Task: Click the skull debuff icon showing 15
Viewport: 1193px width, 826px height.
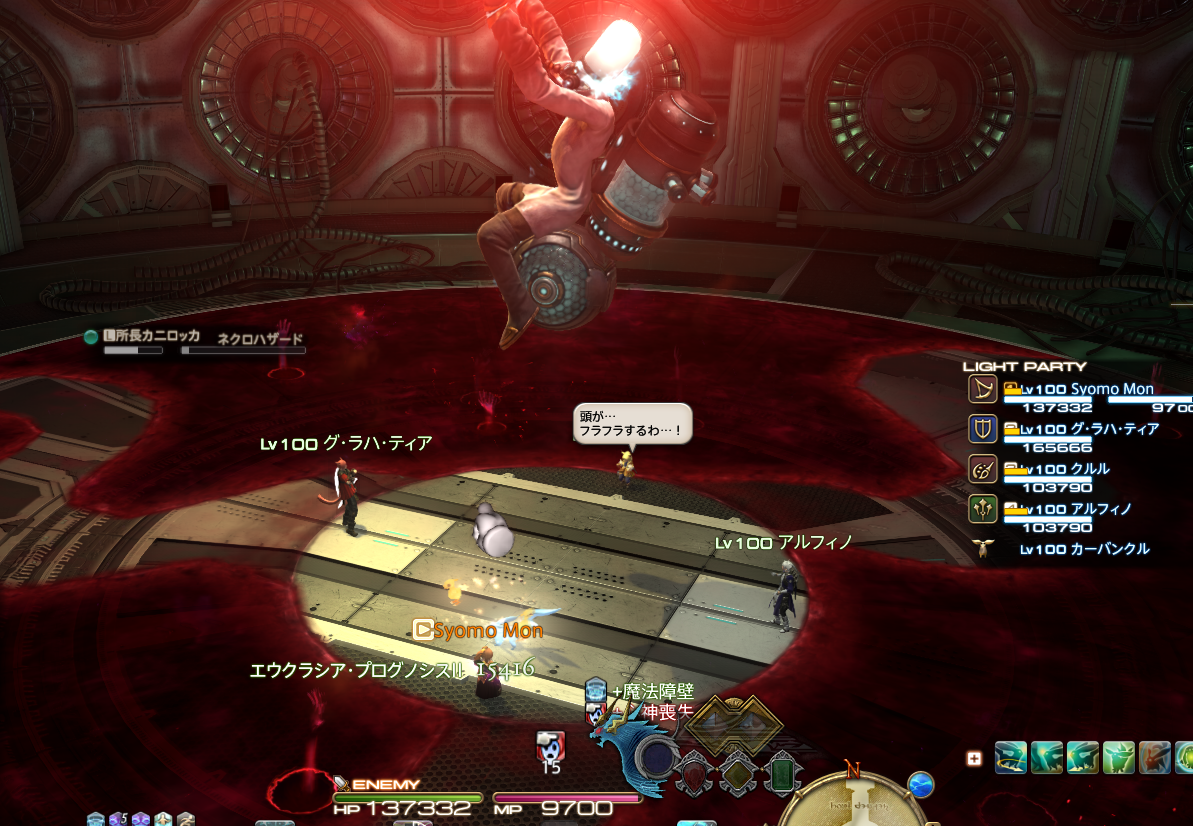Action: (x=550, y=746)
